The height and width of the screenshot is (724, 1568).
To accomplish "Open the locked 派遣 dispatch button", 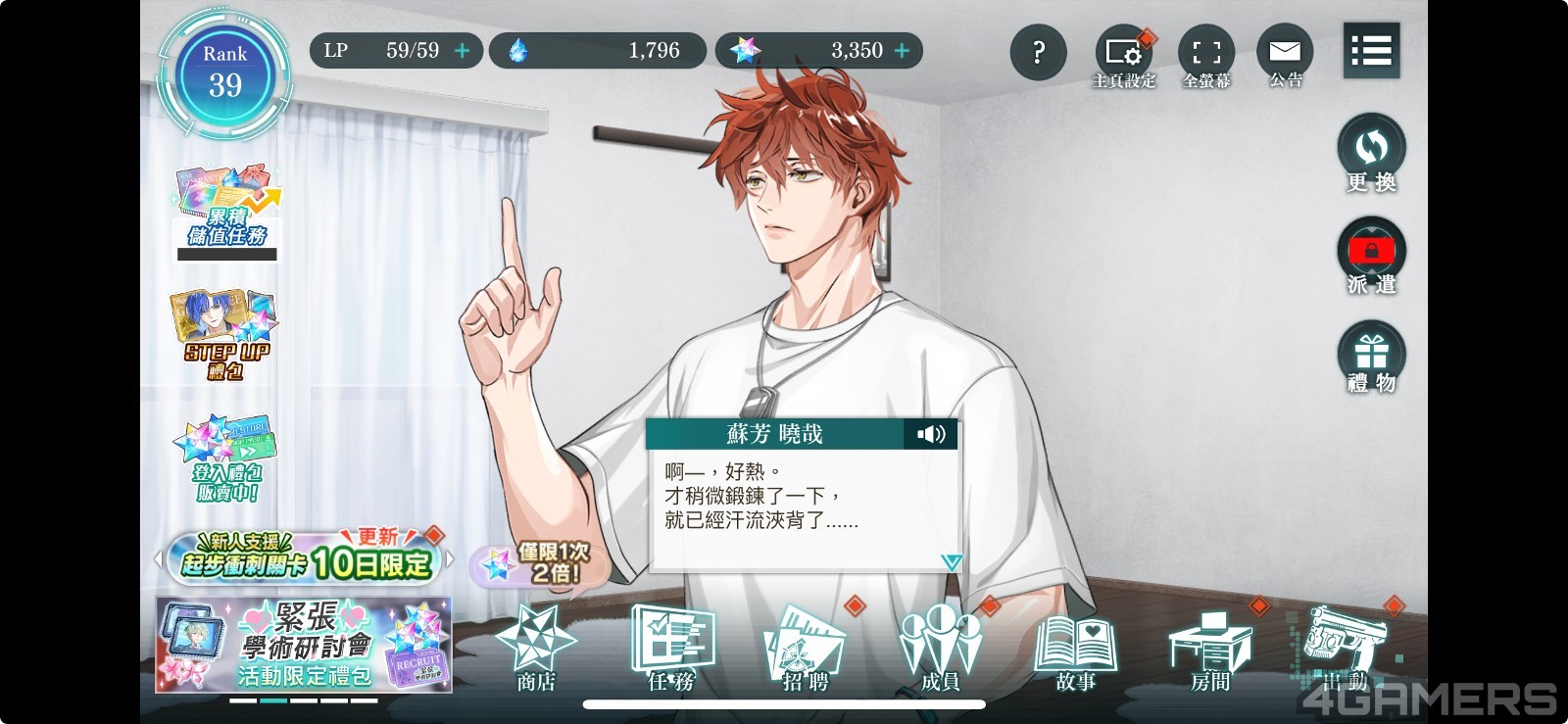I will click(1371, 255).
